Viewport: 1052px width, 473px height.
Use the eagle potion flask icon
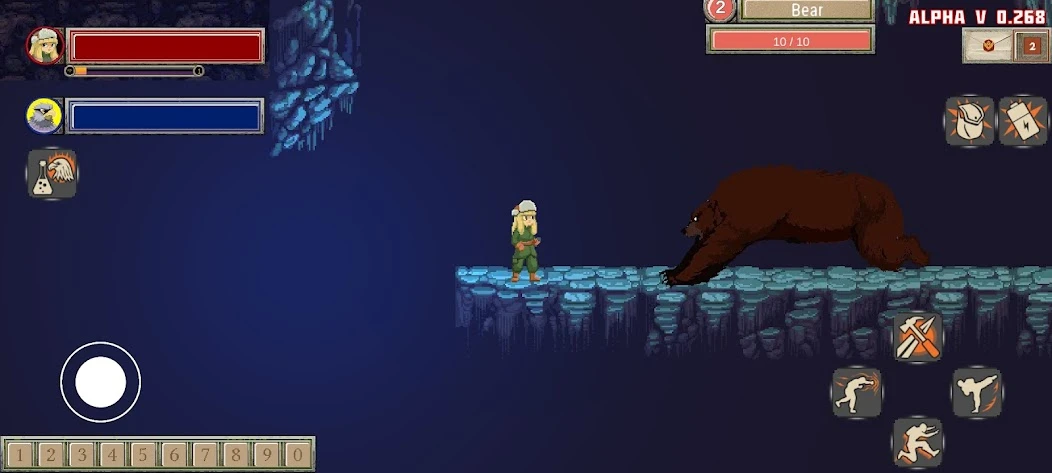click(52, 174)
